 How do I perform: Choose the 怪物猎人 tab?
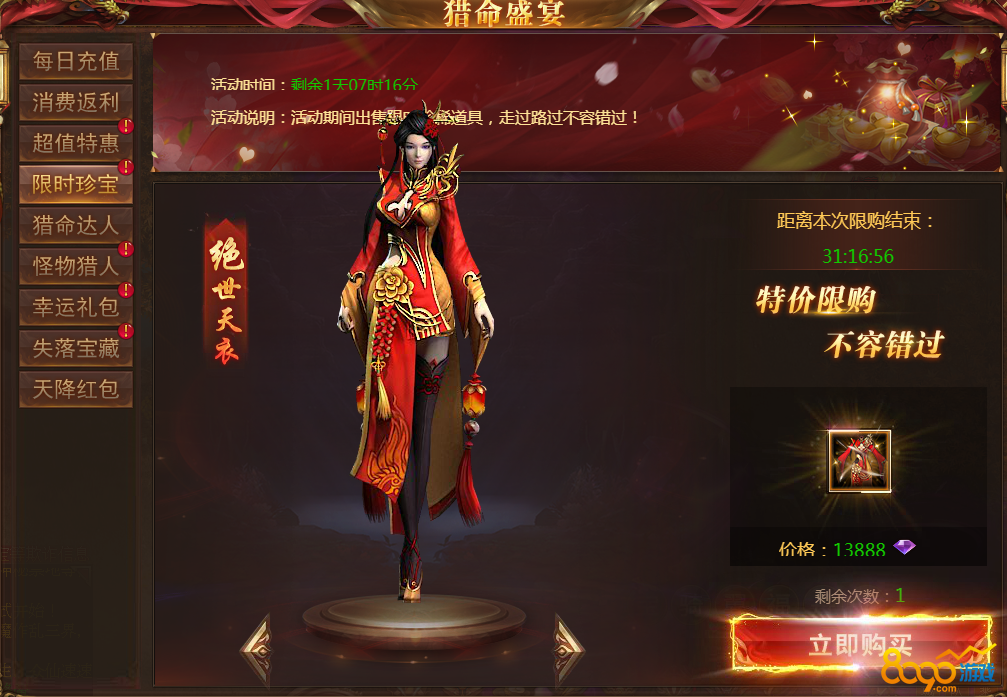tap(76, 267)
